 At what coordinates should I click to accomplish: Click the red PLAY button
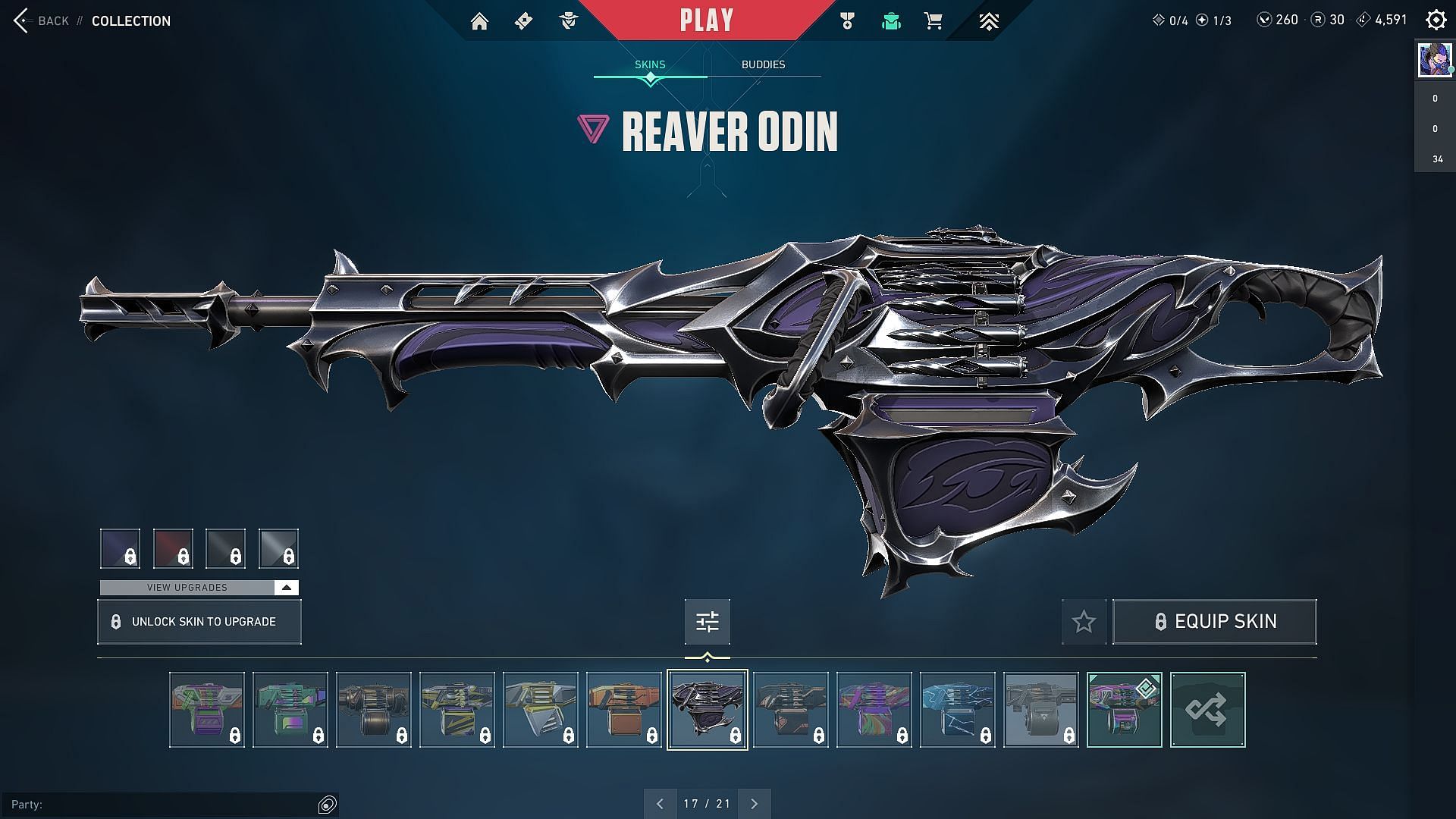(x=706, y=20)
